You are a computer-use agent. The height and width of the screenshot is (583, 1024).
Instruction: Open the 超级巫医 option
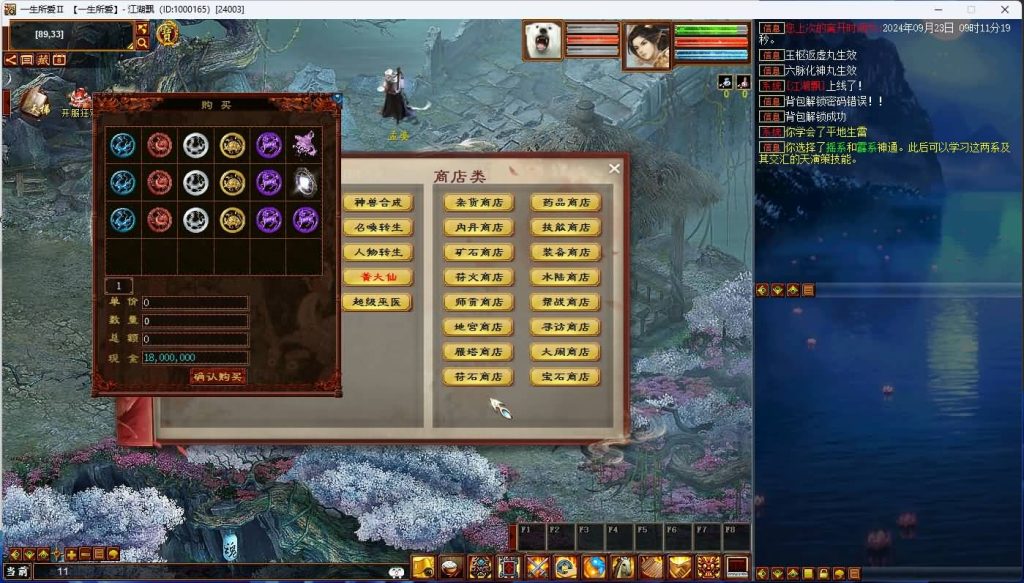click(377, 302)
